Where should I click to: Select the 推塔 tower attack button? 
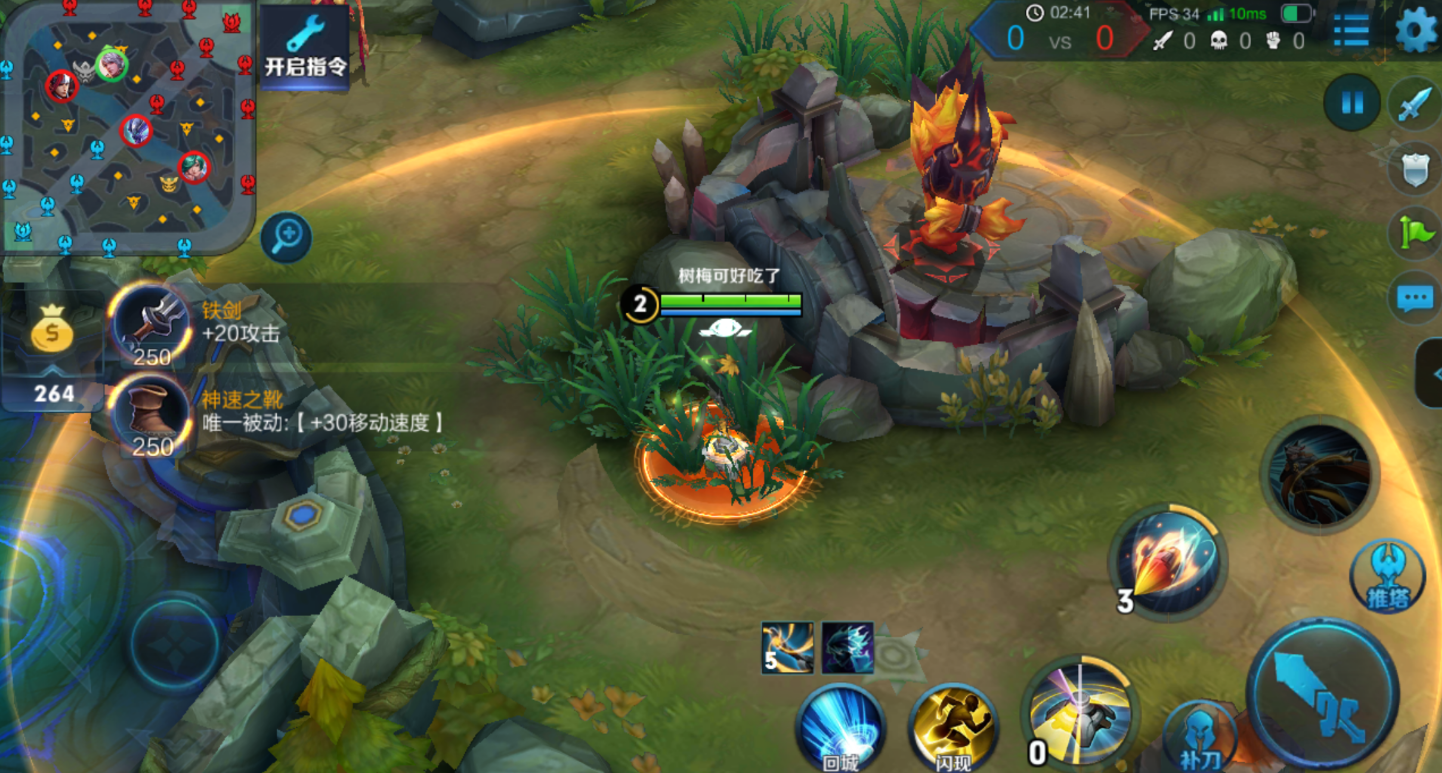tap(1386, 576)
